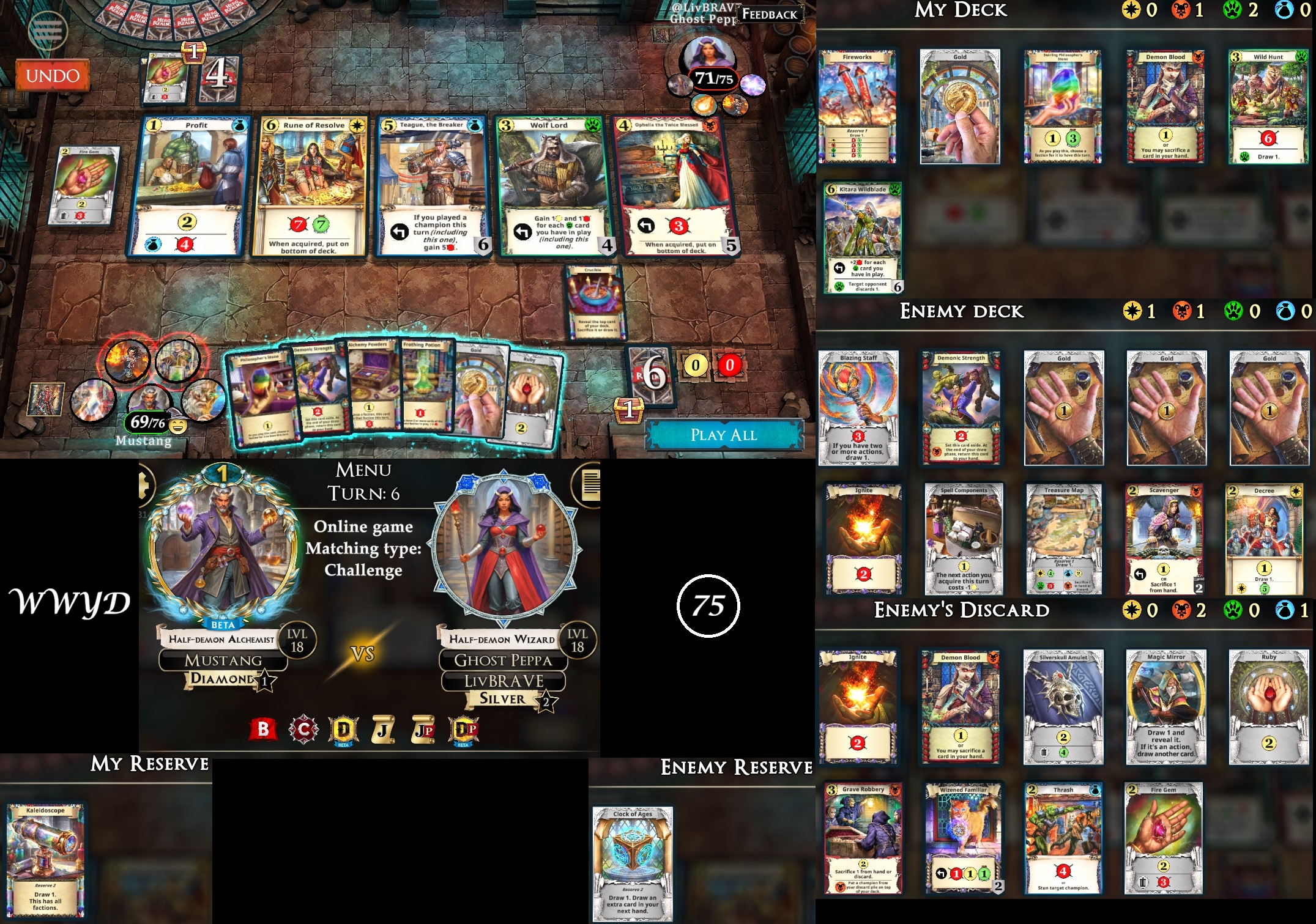Click the orange UNDO button
1316x924 pixels.
pyautogui.click(x=53, y=76)
